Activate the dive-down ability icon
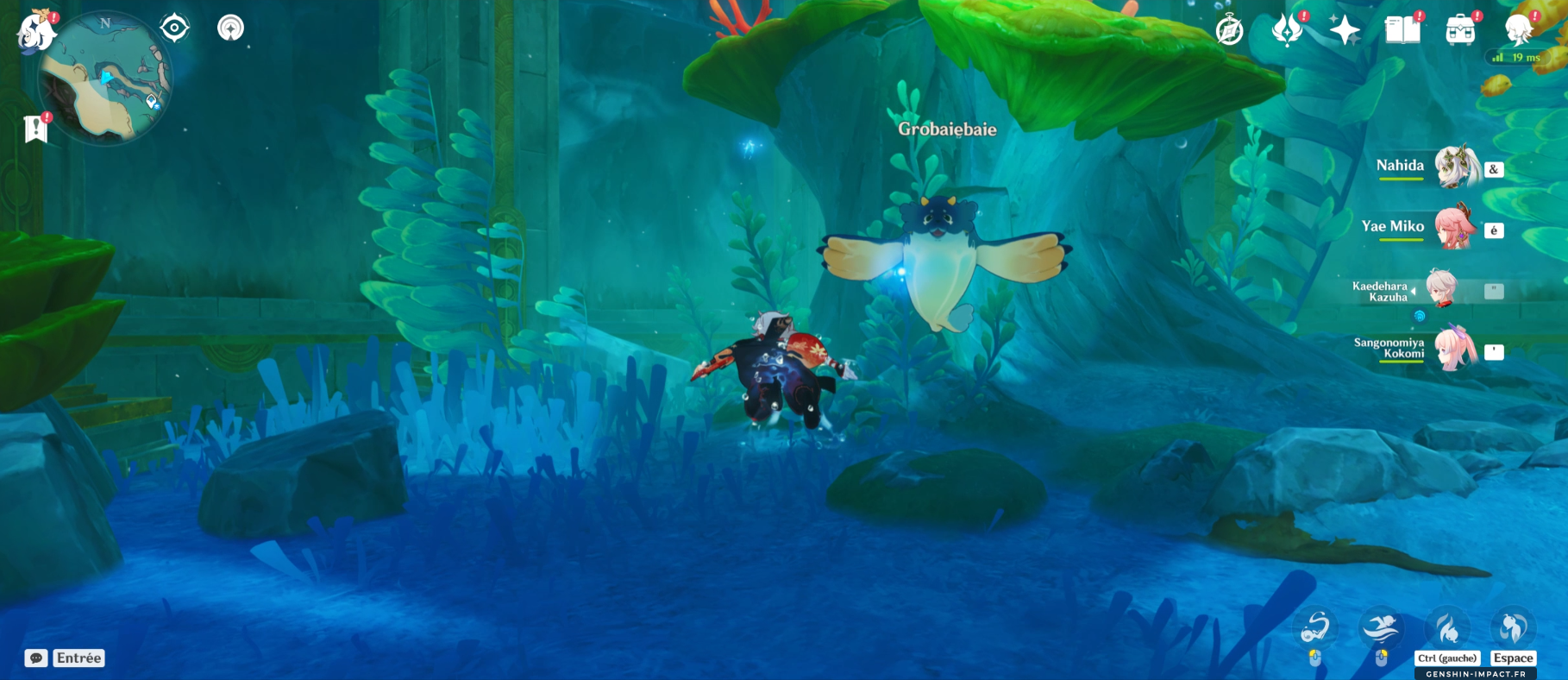 click(x=1447, y=627)
